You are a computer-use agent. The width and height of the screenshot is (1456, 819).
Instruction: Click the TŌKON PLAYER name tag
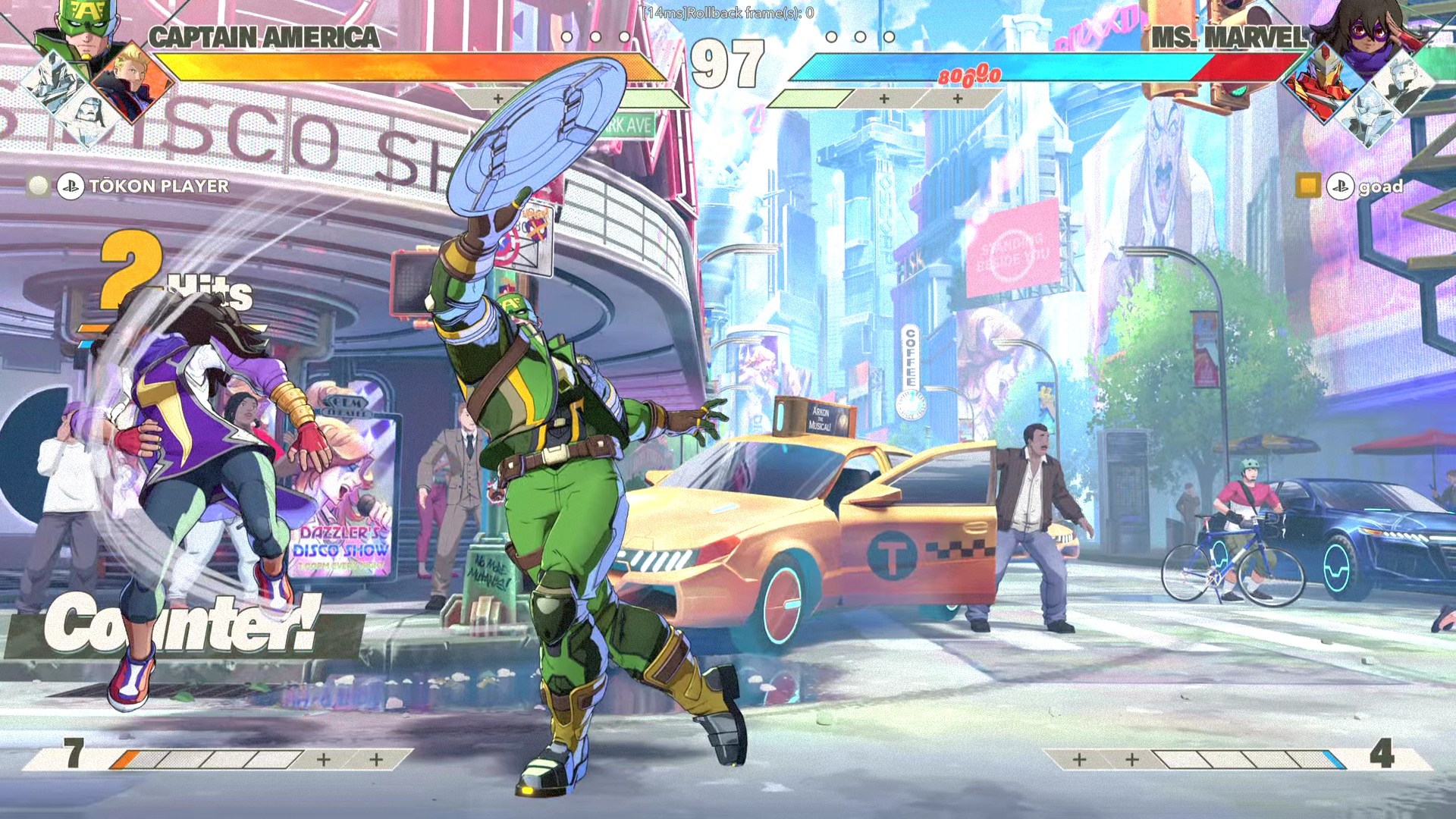[x=158, y=186]
